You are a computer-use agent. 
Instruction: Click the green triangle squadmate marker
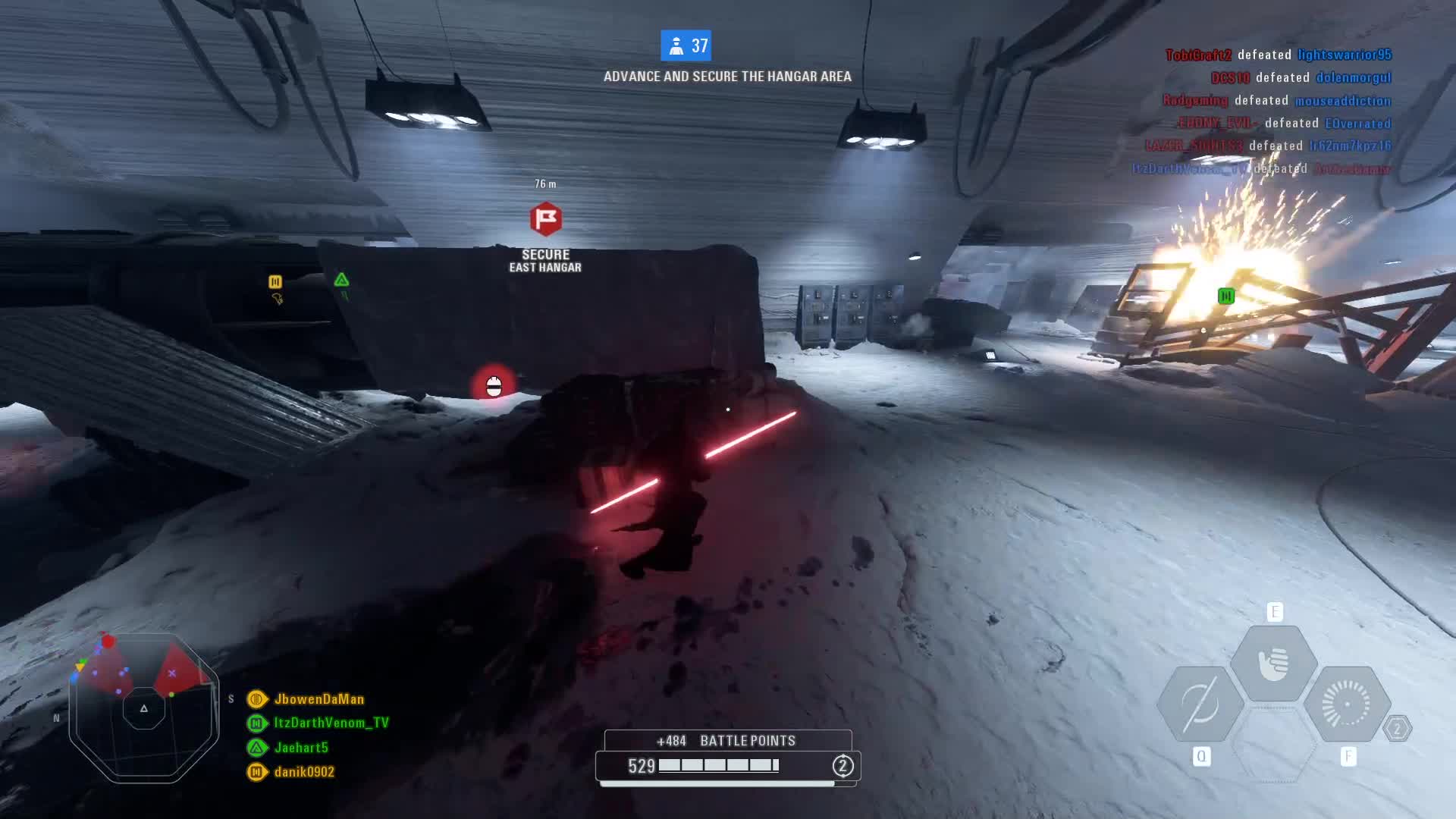point(341,281)
